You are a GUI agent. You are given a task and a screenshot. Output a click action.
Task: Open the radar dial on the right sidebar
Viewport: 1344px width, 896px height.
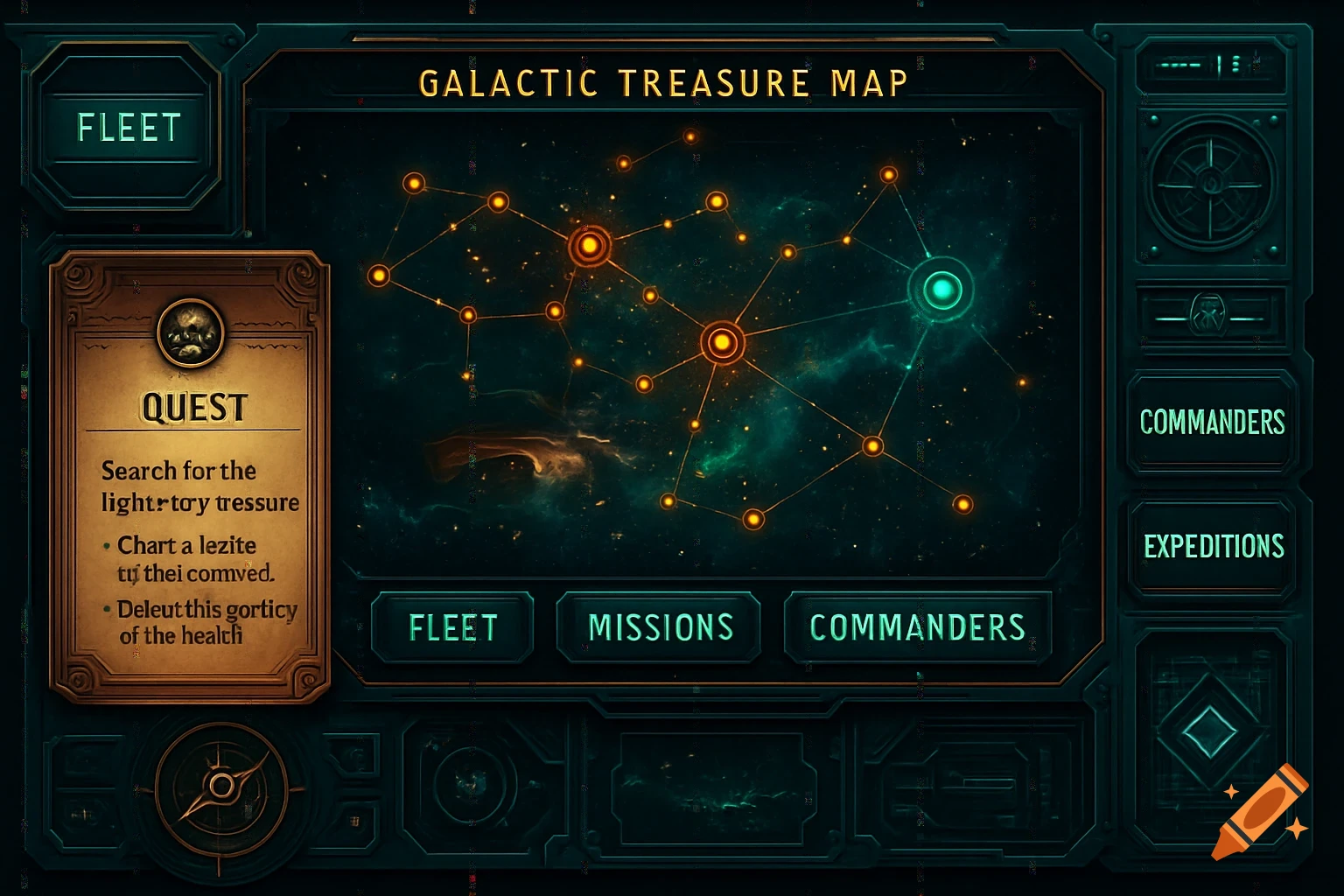(1212, 188)
